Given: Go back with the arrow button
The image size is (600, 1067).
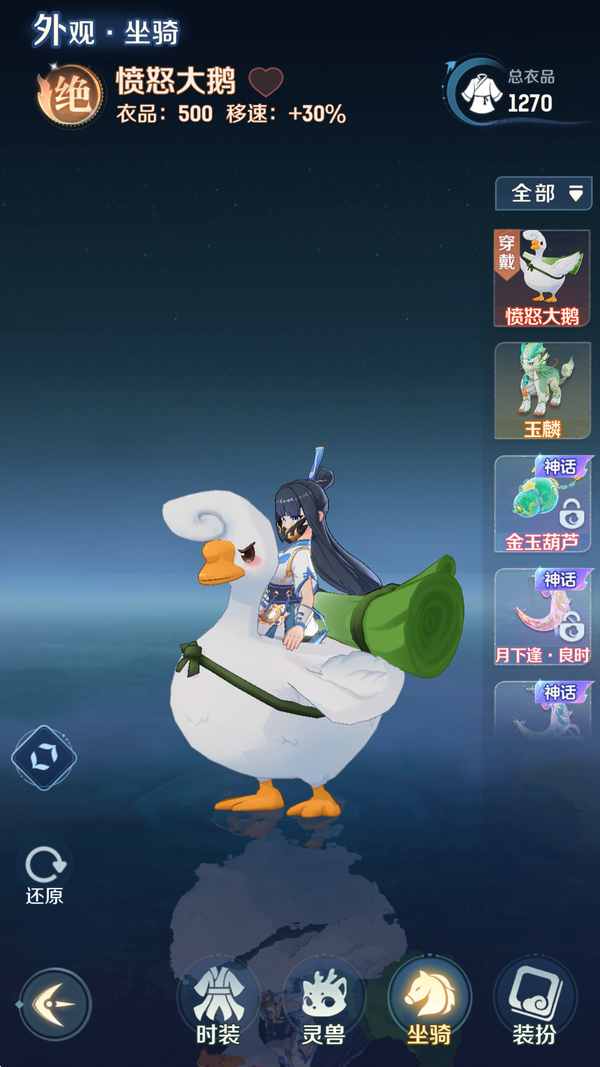Looking at the screenshot, I should [55, 1003].
